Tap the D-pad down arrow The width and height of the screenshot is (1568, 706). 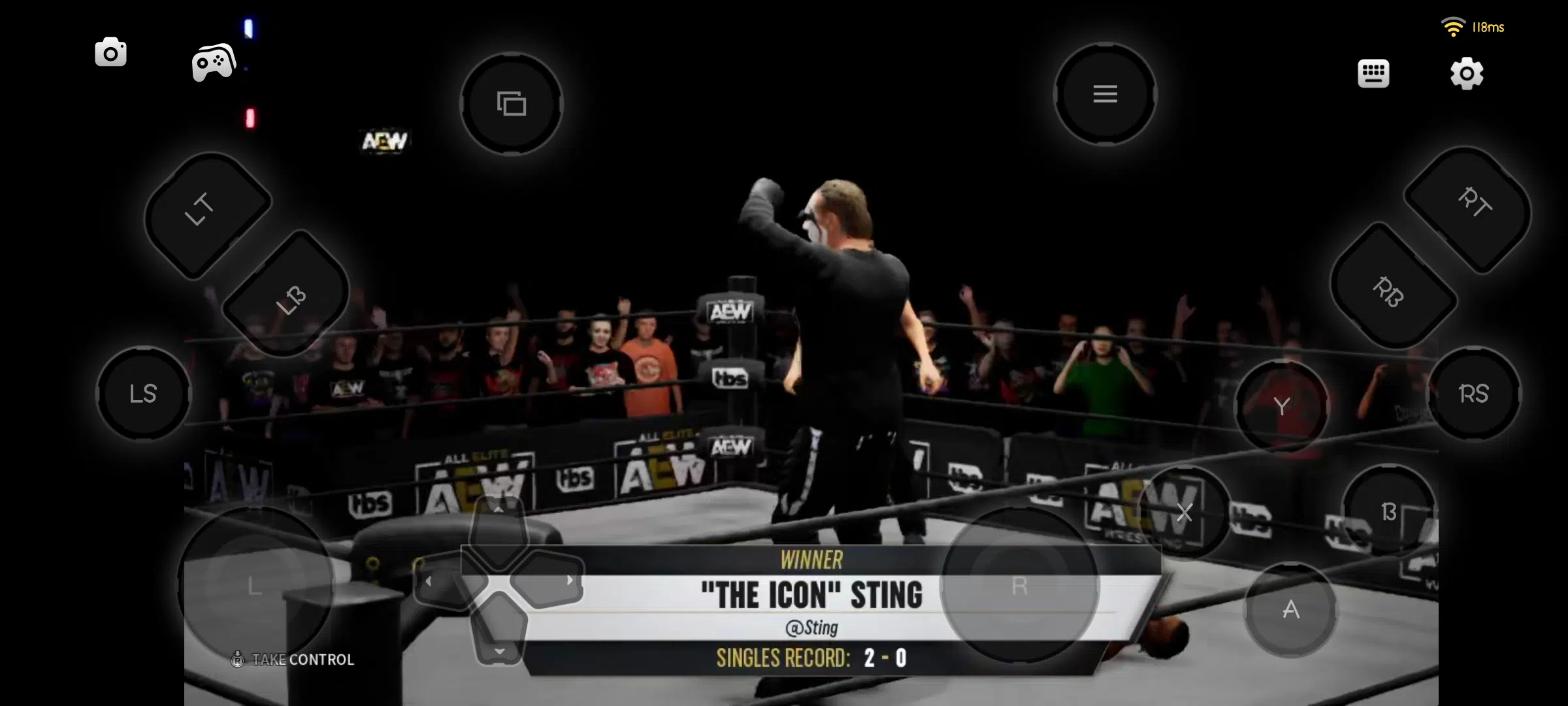499,633
